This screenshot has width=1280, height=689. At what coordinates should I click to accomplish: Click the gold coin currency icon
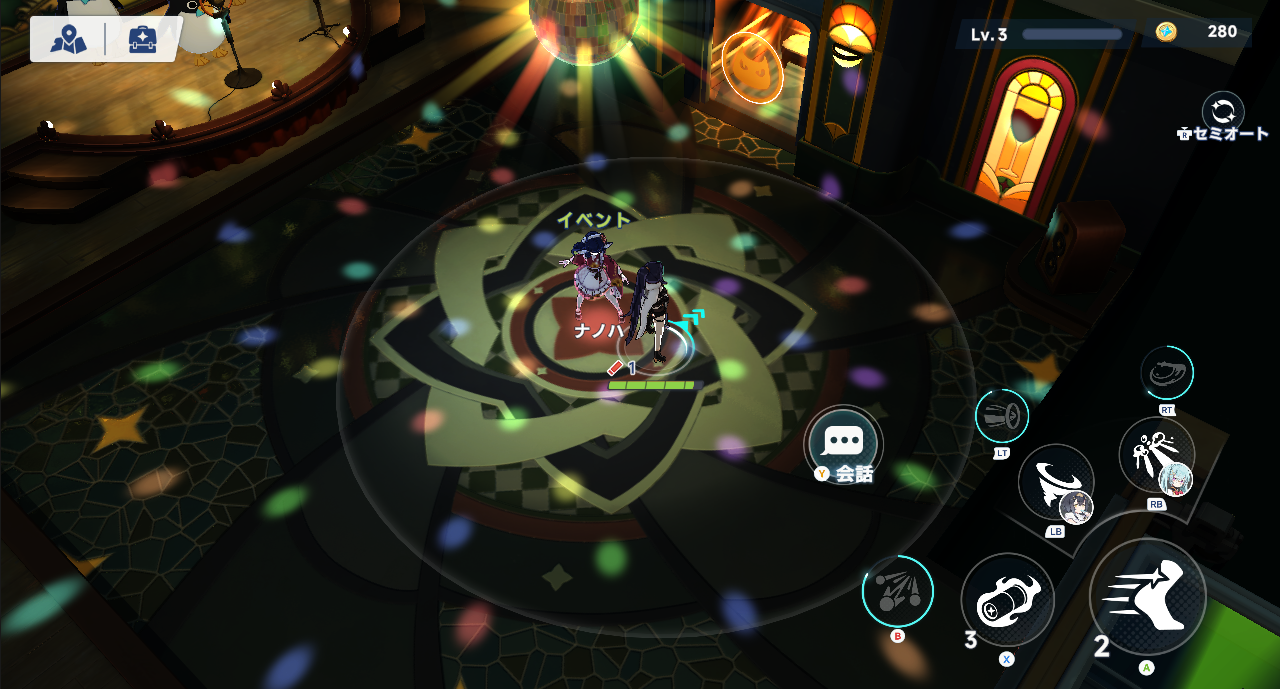[x=1166, y=32]
